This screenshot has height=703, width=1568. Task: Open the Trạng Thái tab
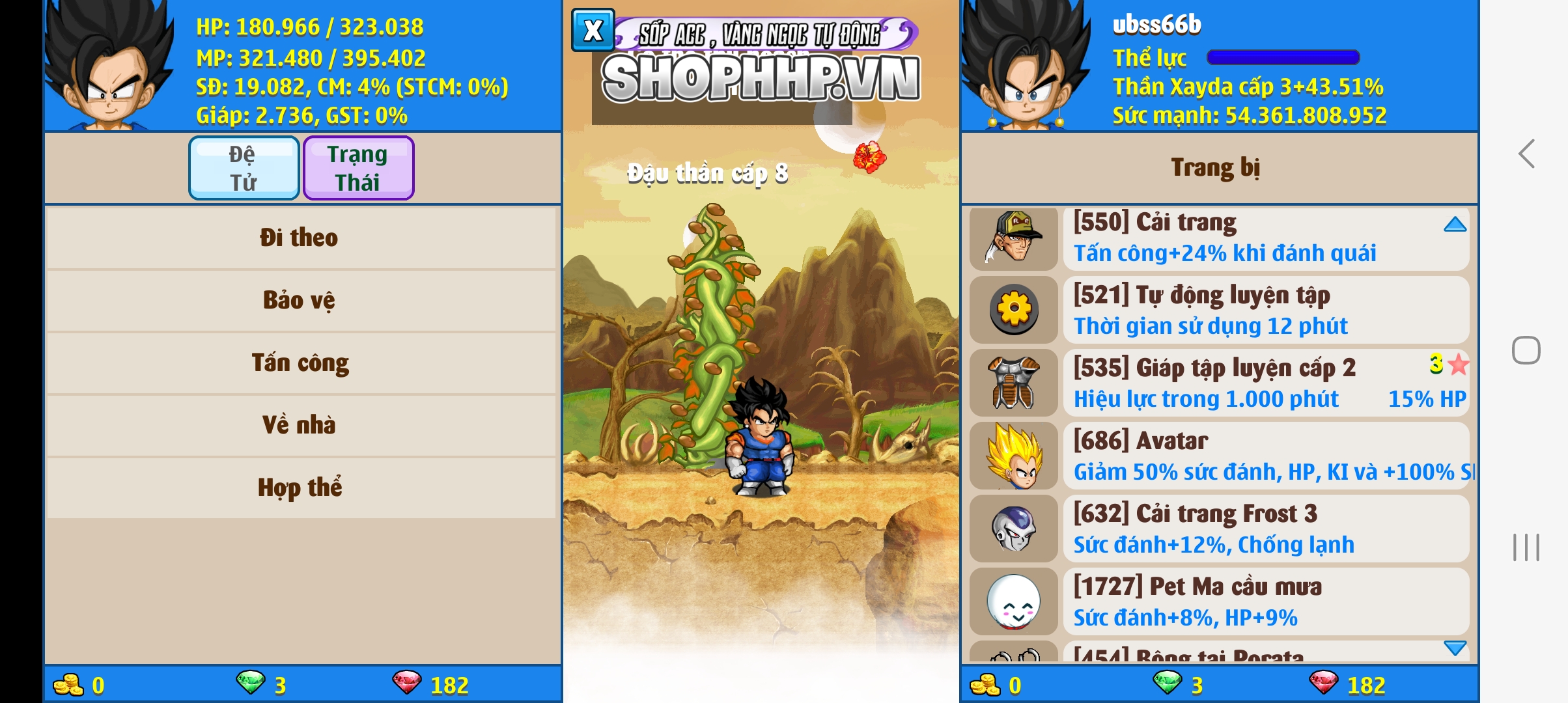(x=358, y=167)
